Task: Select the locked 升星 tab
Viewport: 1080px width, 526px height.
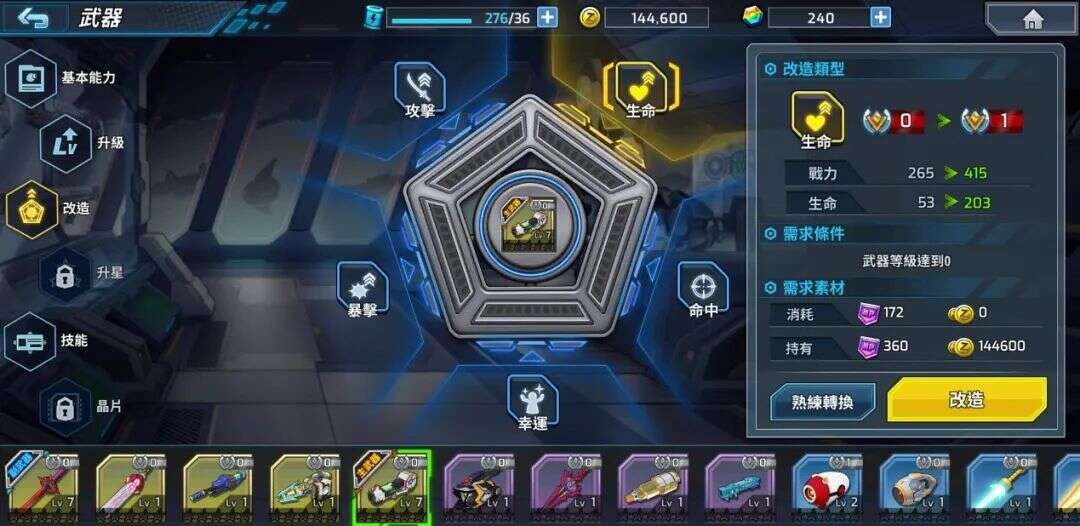Action: coord(66,273)
